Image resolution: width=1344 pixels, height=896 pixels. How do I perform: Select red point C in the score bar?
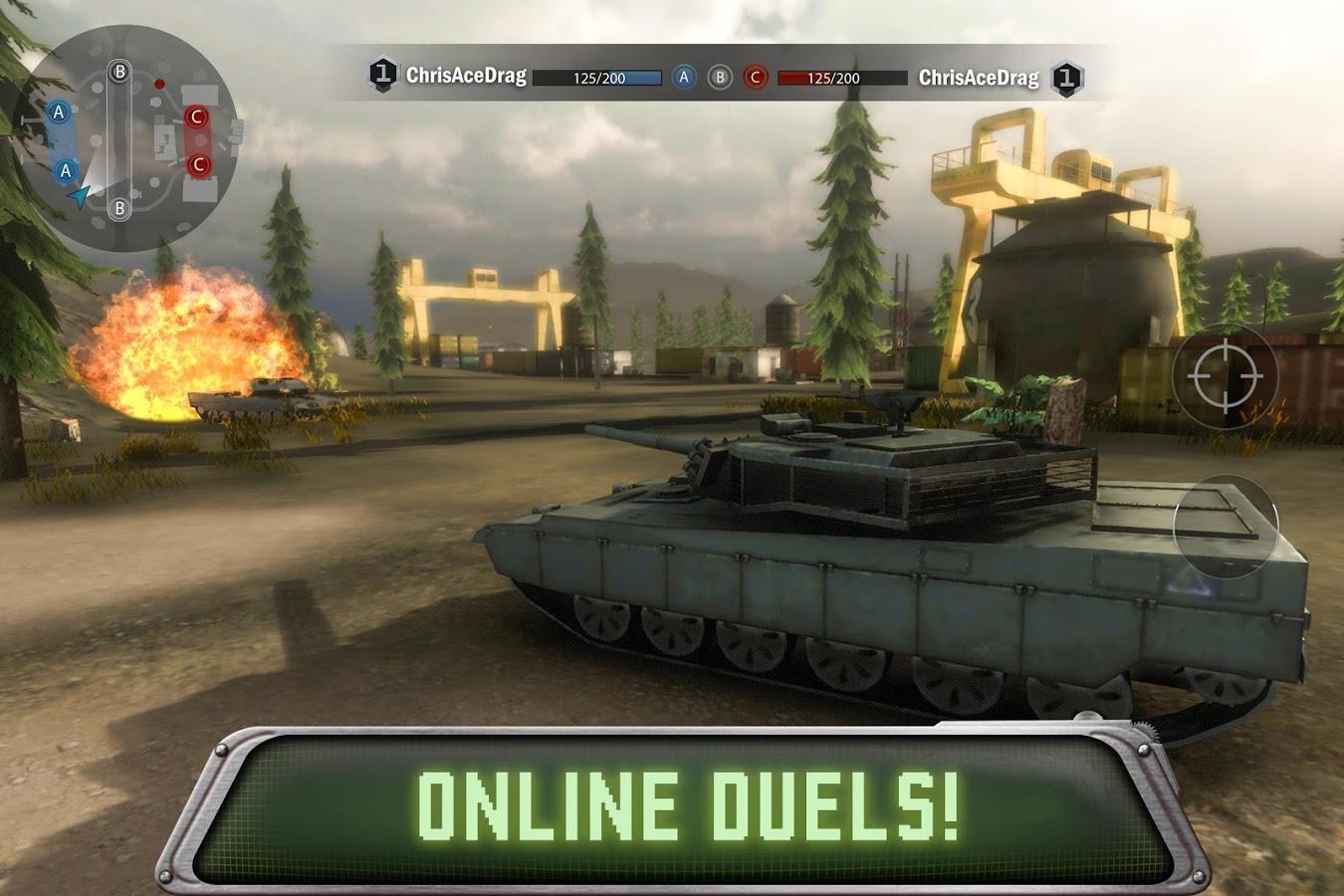click(756, 77)
